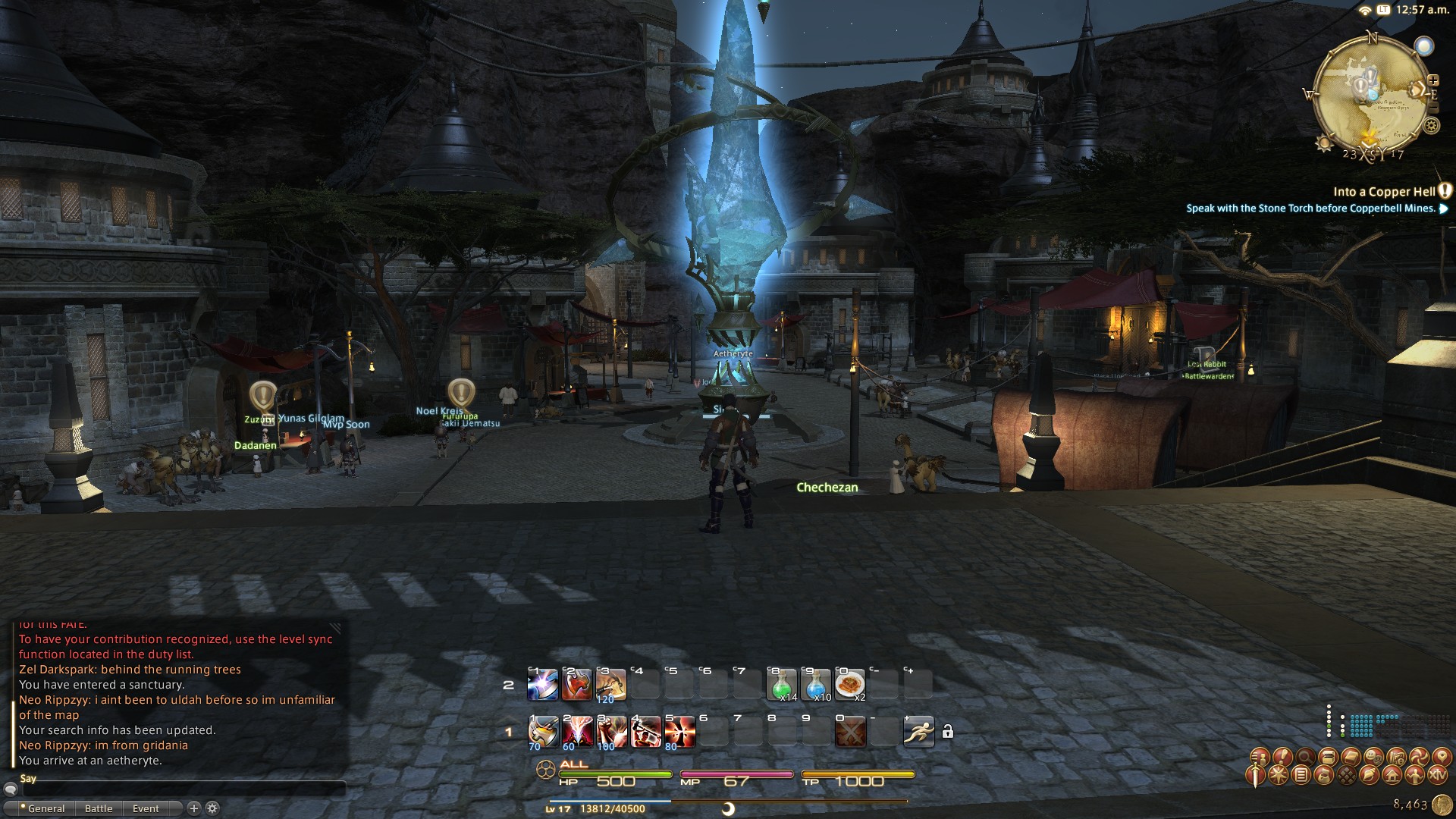Open the magnifying glass search menu icon
Screen dimensions: 1456x819
(1305, 757)
